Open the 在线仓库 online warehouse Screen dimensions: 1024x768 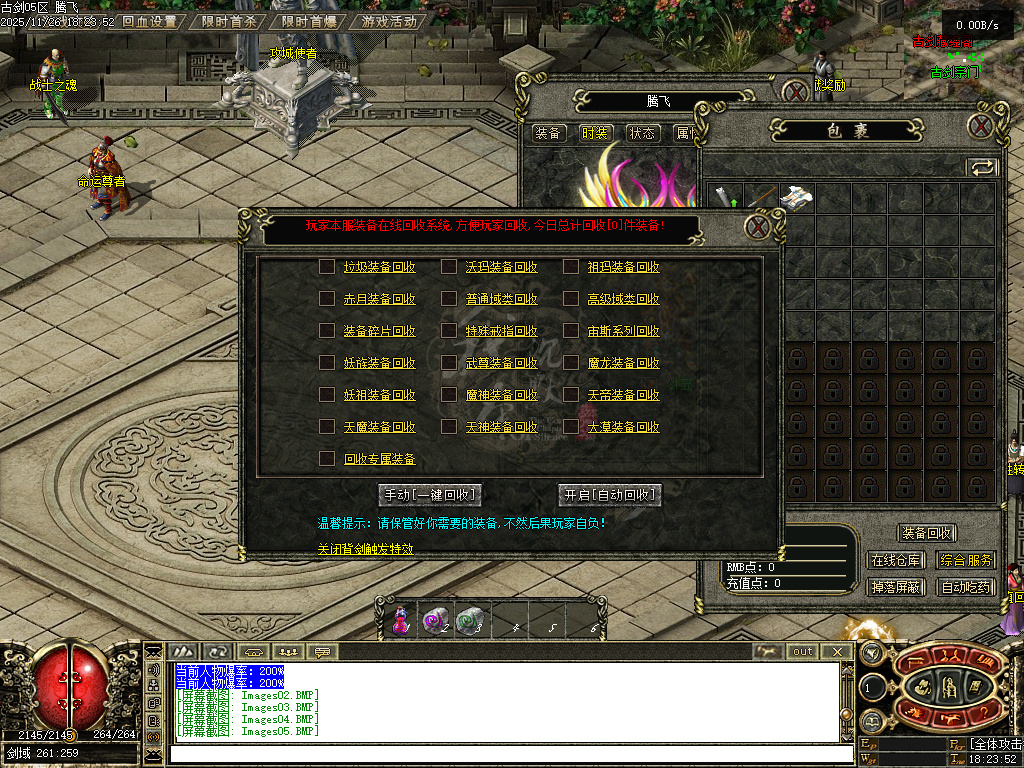click(x=896, y=561)
